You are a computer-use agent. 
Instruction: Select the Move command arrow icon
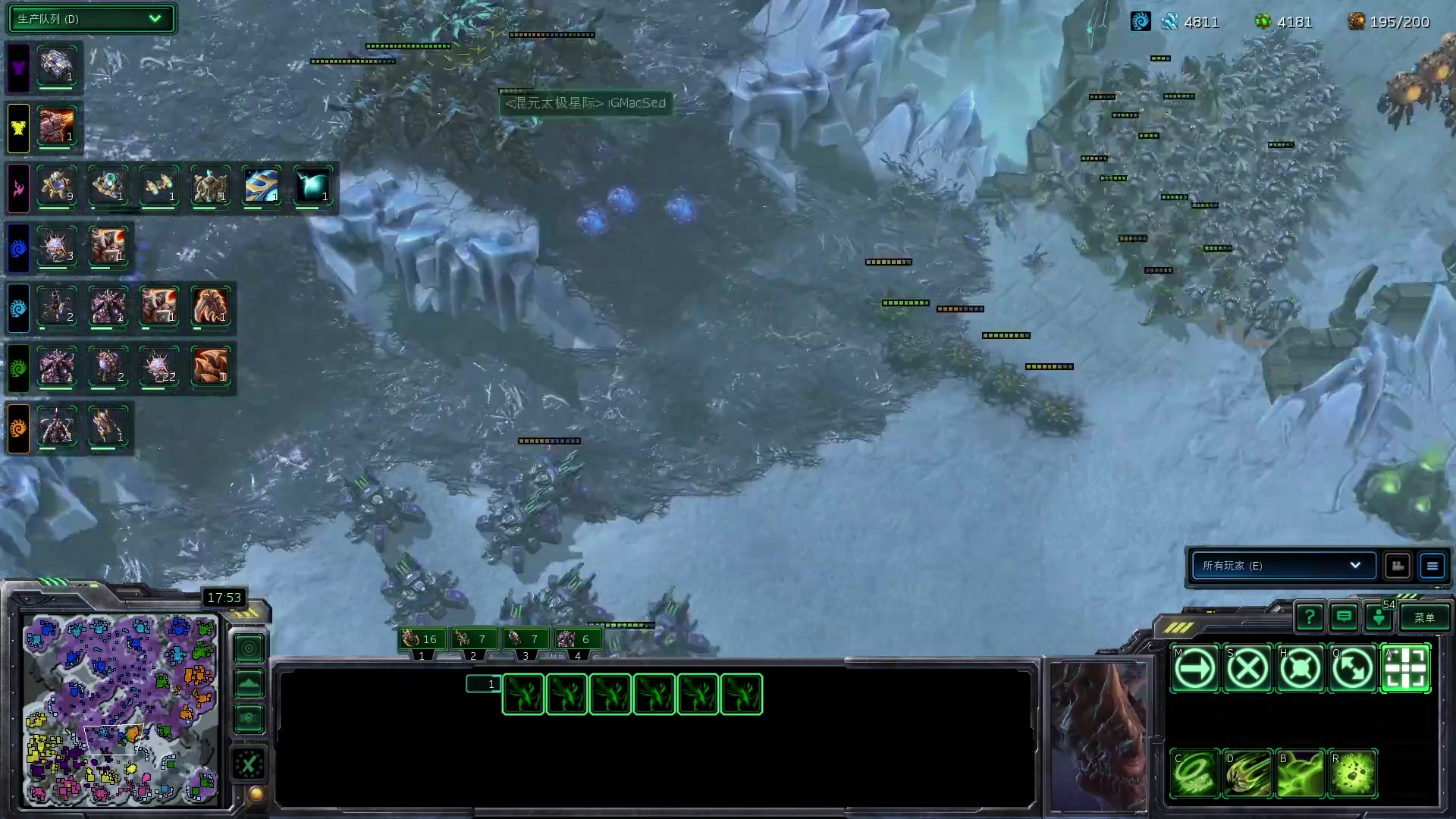[1195, 669]
